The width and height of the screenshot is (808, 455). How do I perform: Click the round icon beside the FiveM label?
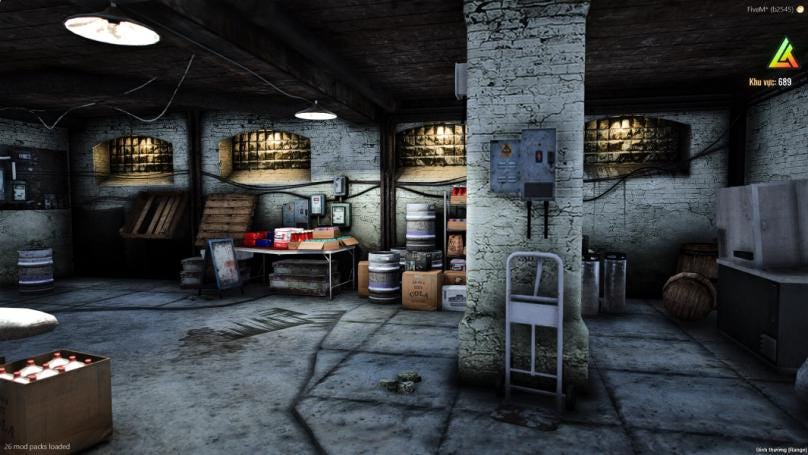pyautogui.click(x=800, y=9)
